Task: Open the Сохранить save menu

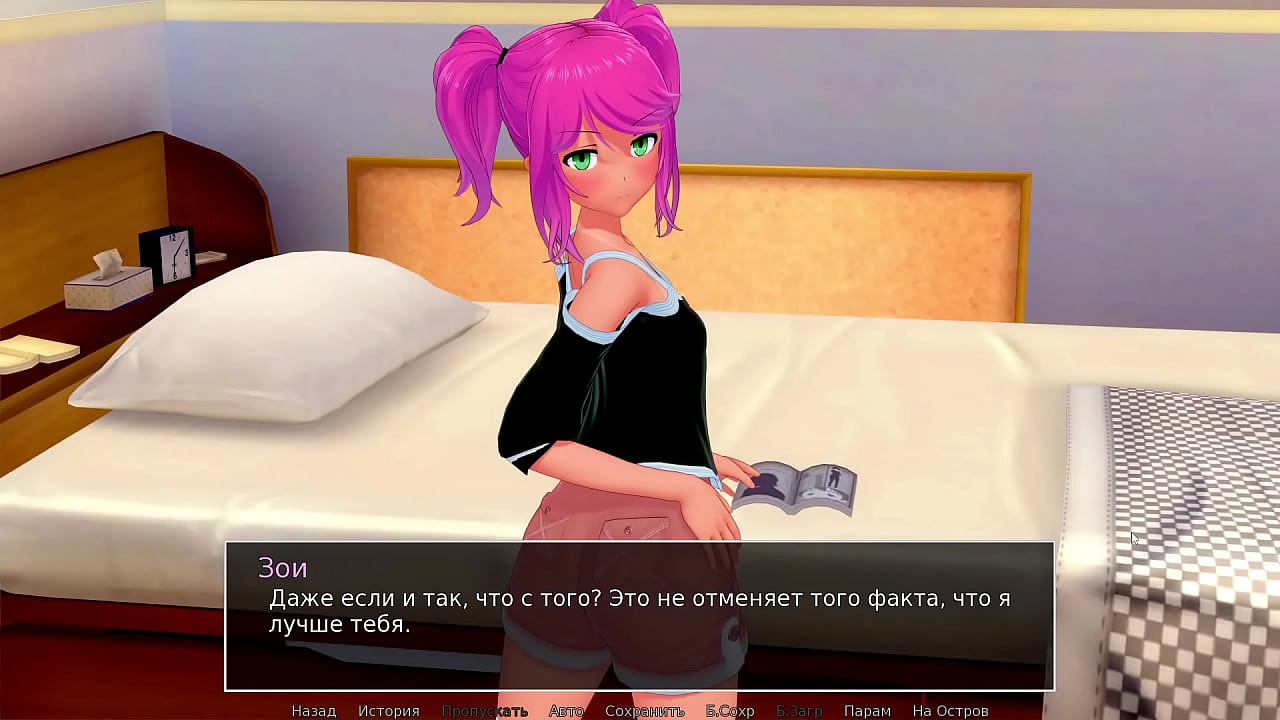Action: [x=645, y=711]
